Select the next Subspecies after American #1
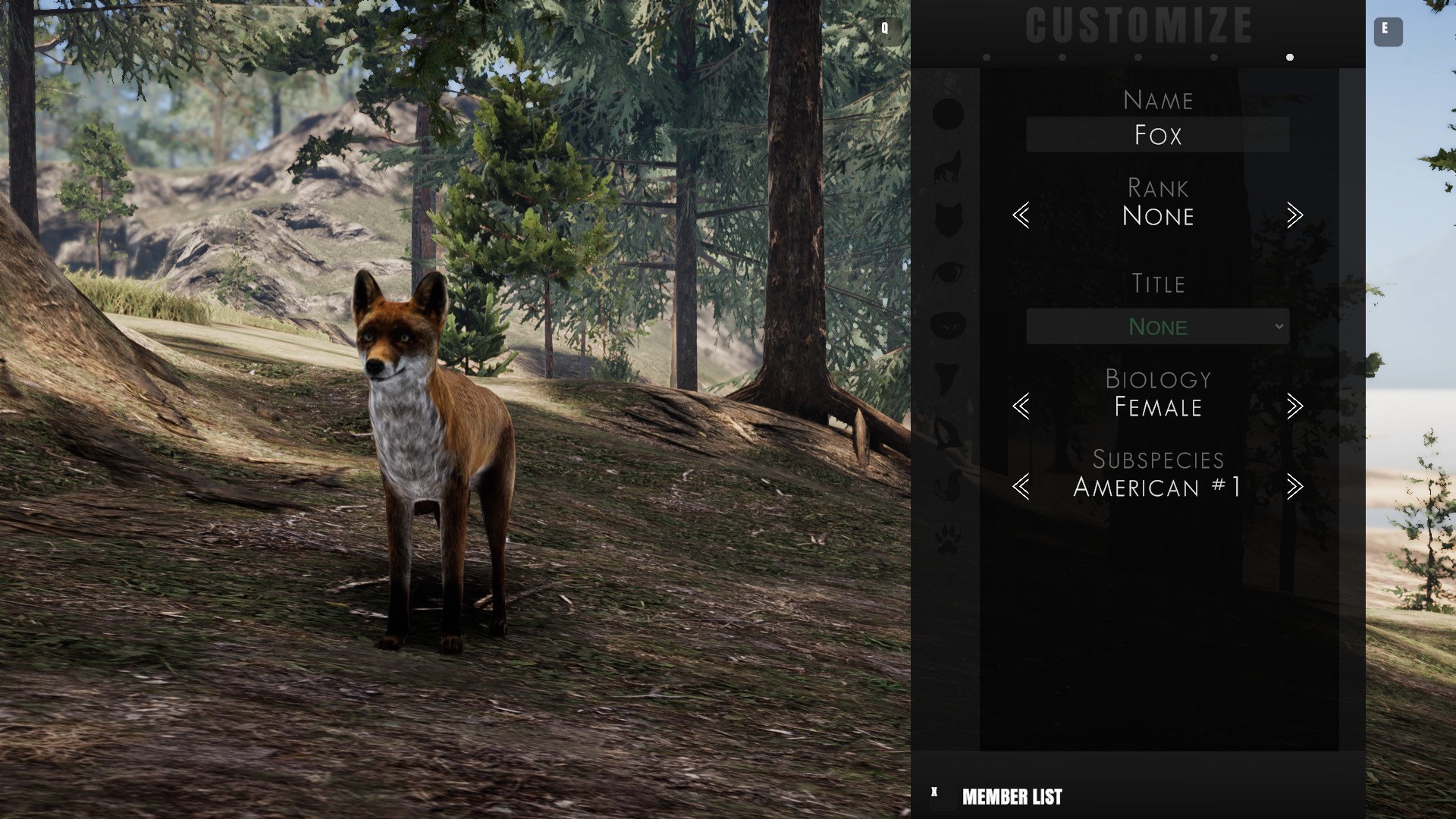The height and width of the screenshot is (819, 1456). coord(1294,487)
